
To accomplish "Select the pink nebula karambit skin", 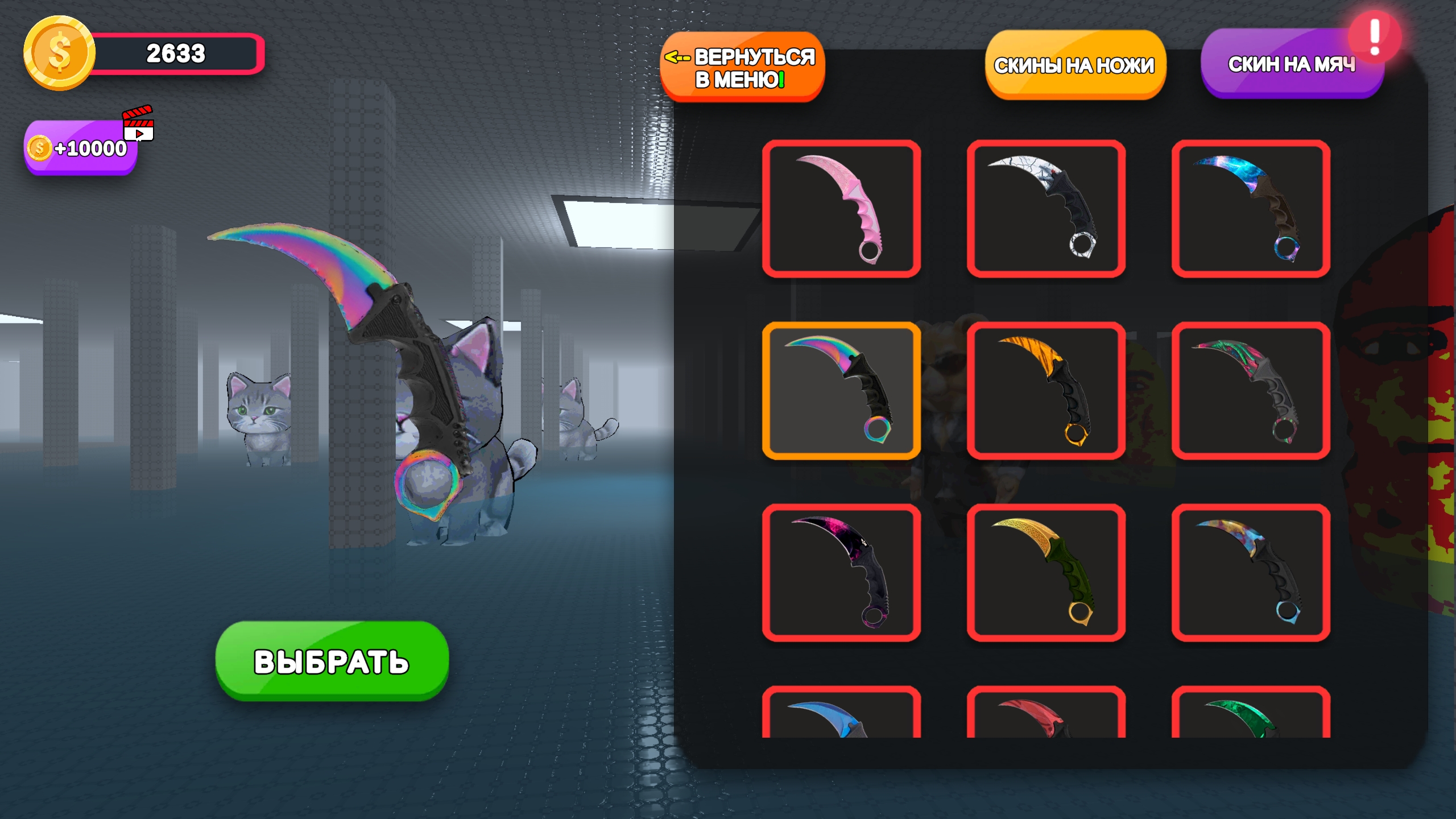I will 842,572.
